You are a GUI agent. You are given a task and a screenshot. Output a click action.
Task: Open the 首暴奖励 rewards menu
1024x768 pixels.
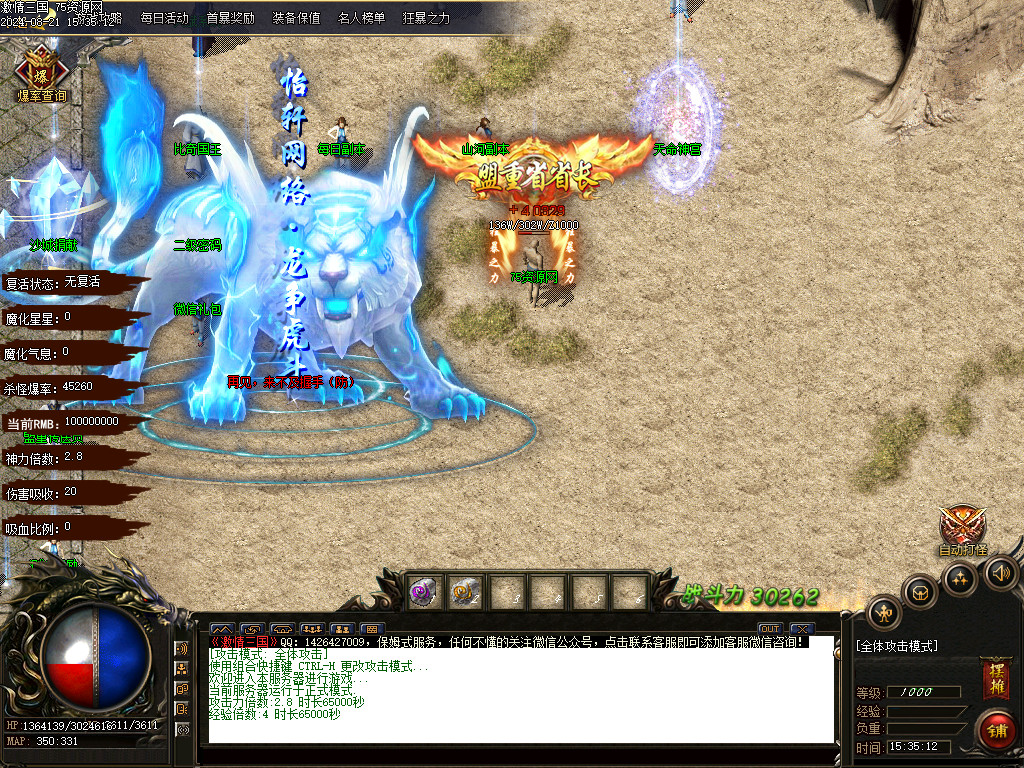tap(230, 18)
